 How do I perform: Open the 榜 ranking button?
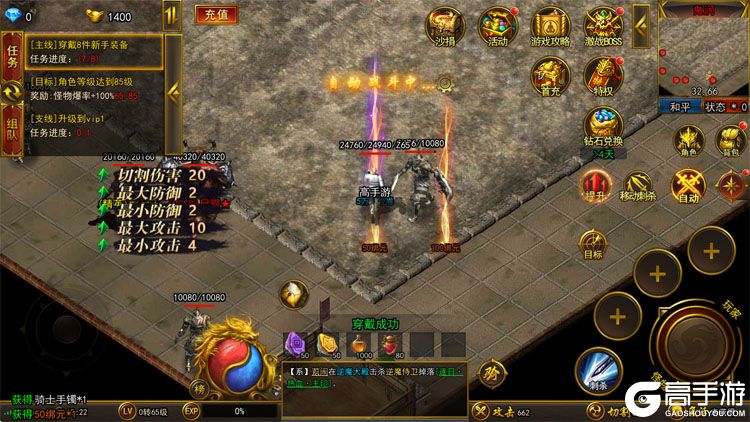[x=201, y=389]
